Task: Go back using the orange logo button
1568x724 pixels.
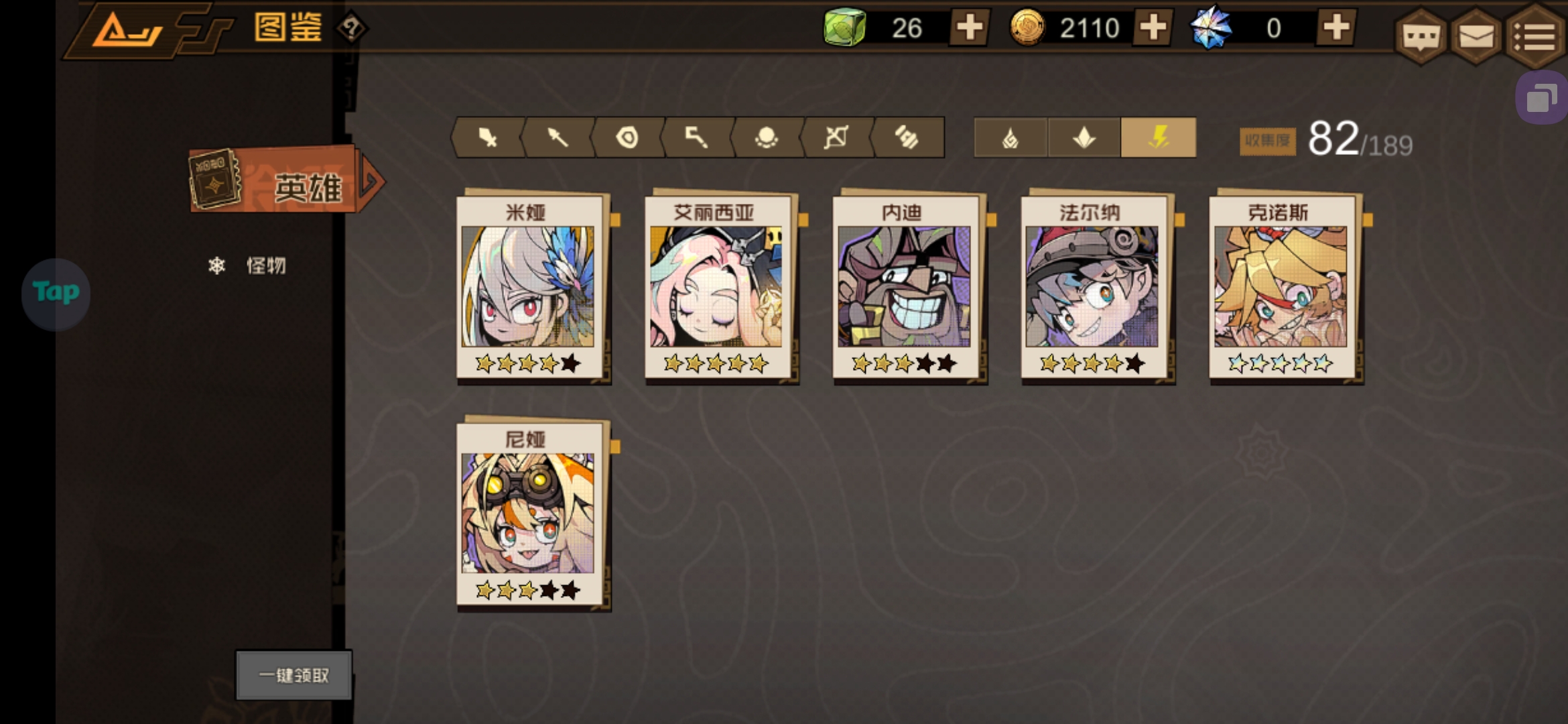Action: pyautogui.click(x=127, y=30)
